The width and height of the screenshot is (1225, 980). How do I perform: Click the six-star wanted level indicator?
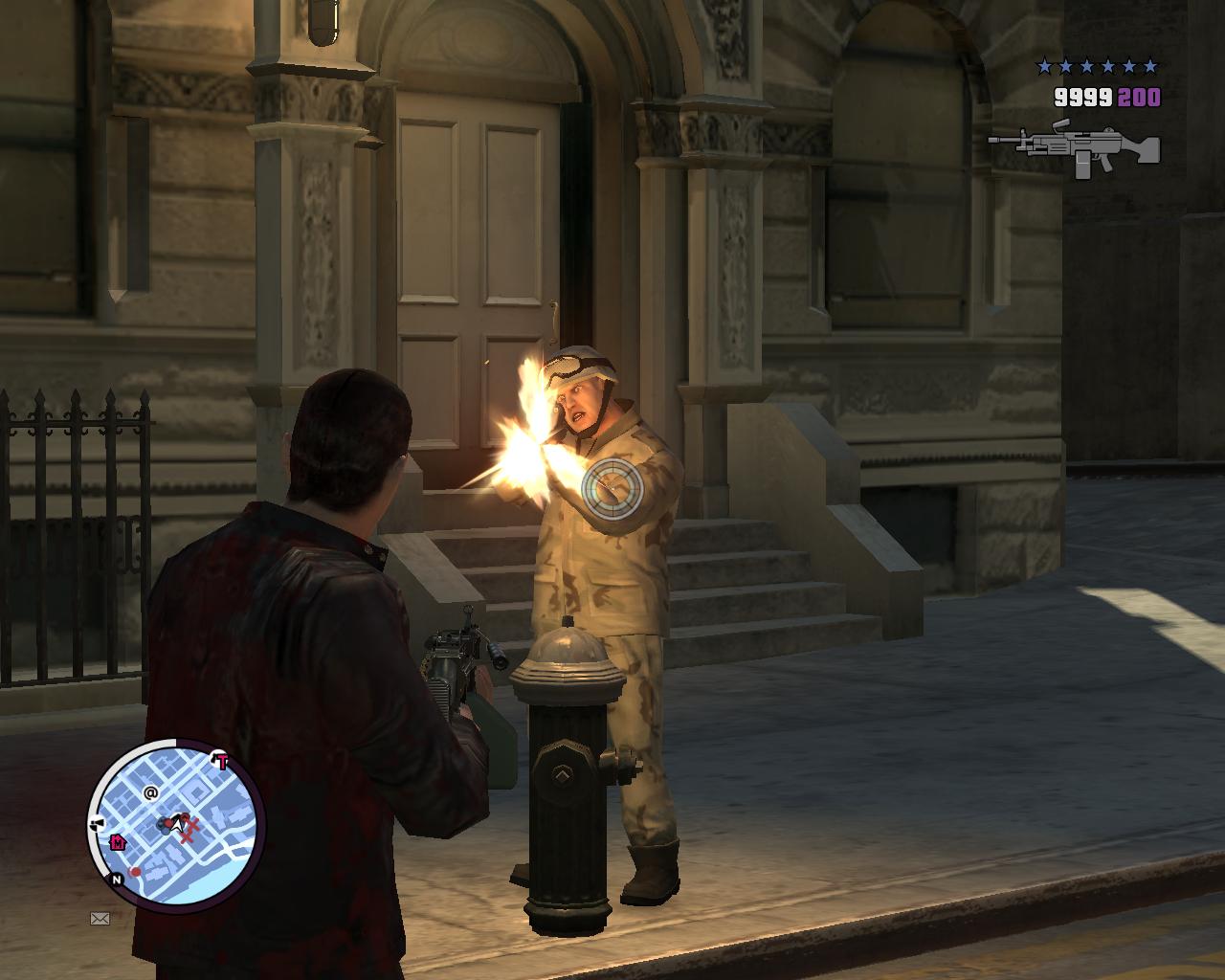(1097, 66)
